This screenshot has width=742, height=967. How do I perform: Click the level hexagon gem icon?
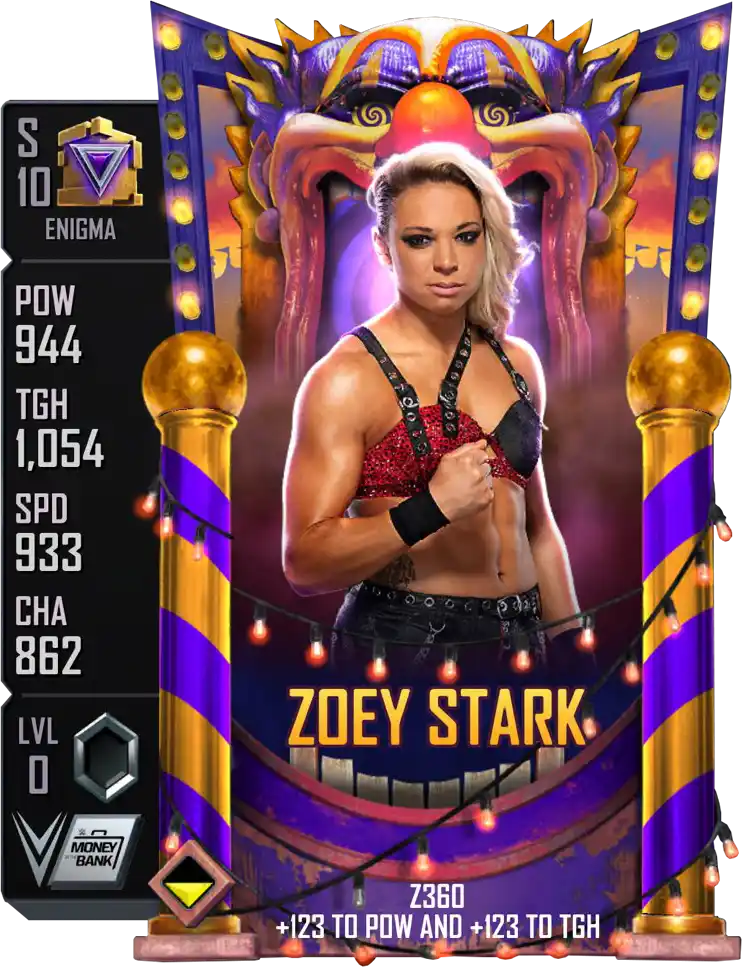click(105, 757)
